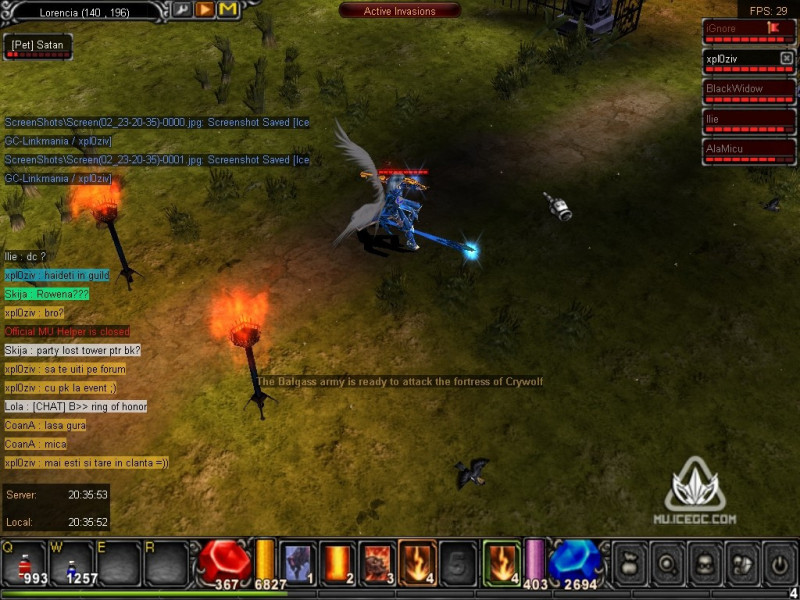Screen dimensions: 800x600
Task: Select skill slot number 1
Action: 298,562
